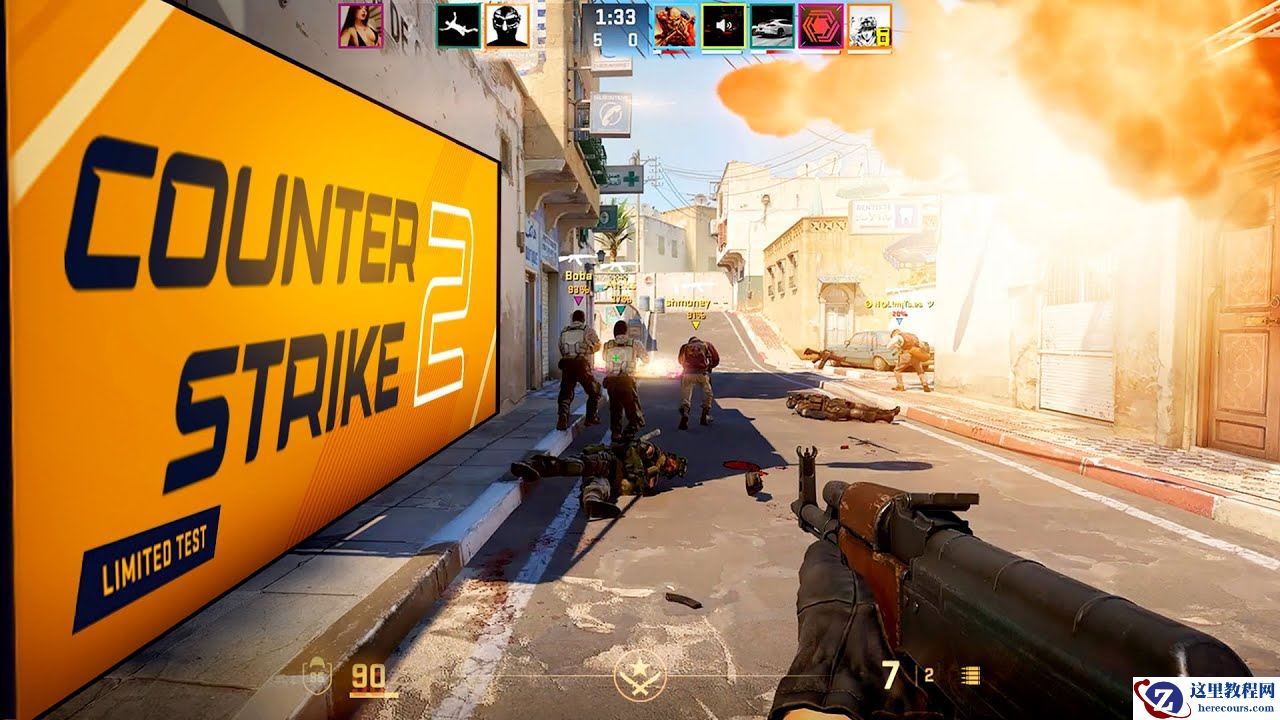The height and width of the screenshot is (720, 1280).
Task: Select the woman portrait player avatar
Action: pyautogui.click(x=360, y=25)
